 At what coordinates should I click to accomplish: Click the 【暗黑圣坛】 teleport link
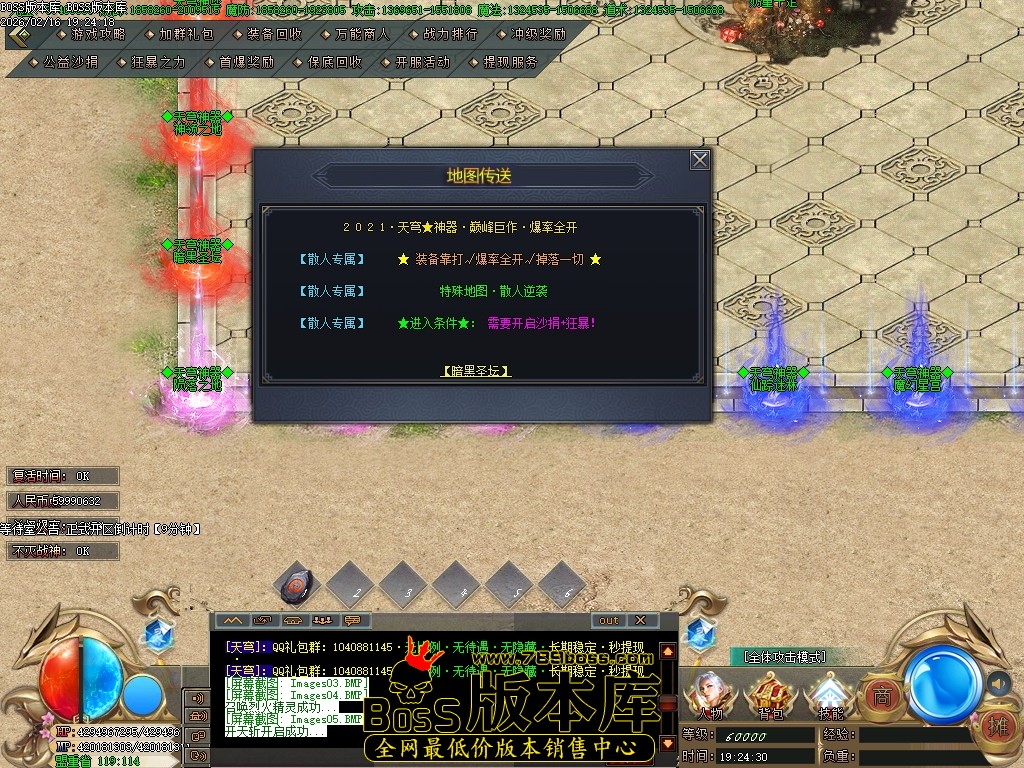(x=476, y=370)
